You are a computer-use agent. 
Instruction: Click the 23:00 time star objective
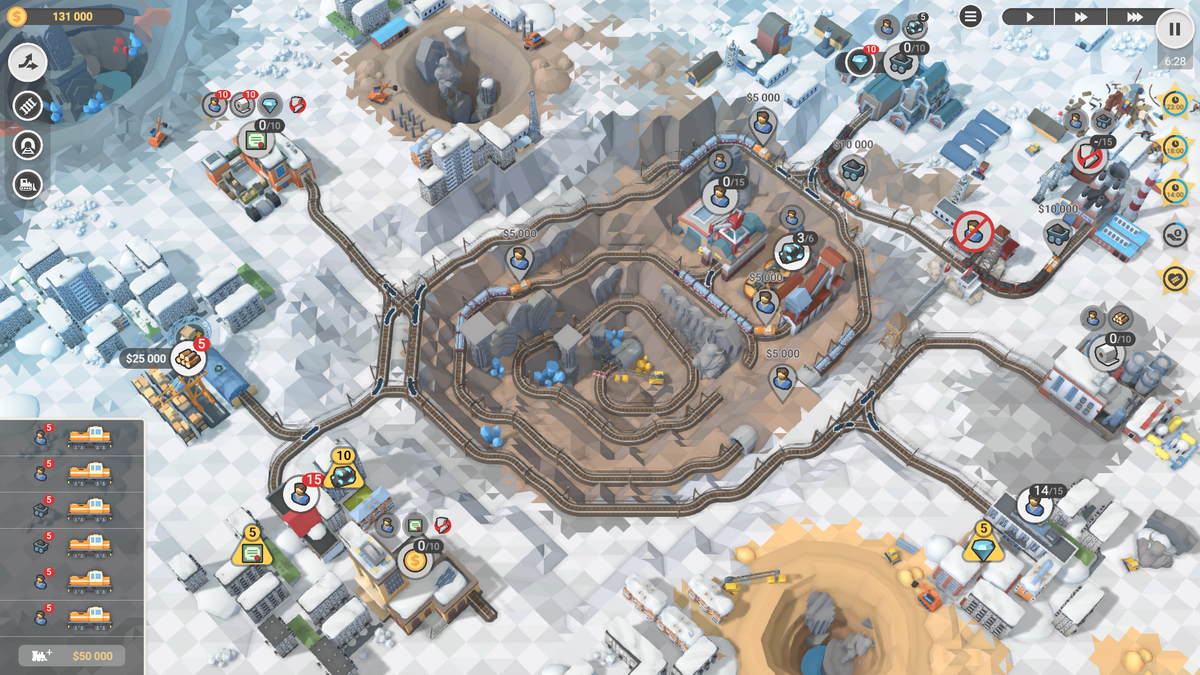pyautogui.click(x=1174, y=102)
